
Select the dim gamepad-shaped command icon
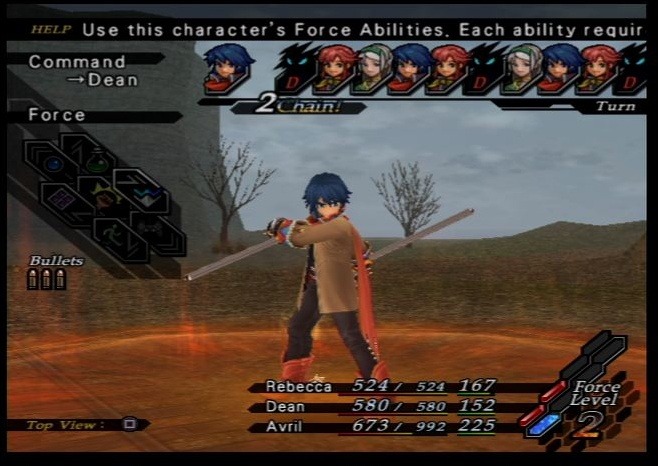click(x=151, y=229)
